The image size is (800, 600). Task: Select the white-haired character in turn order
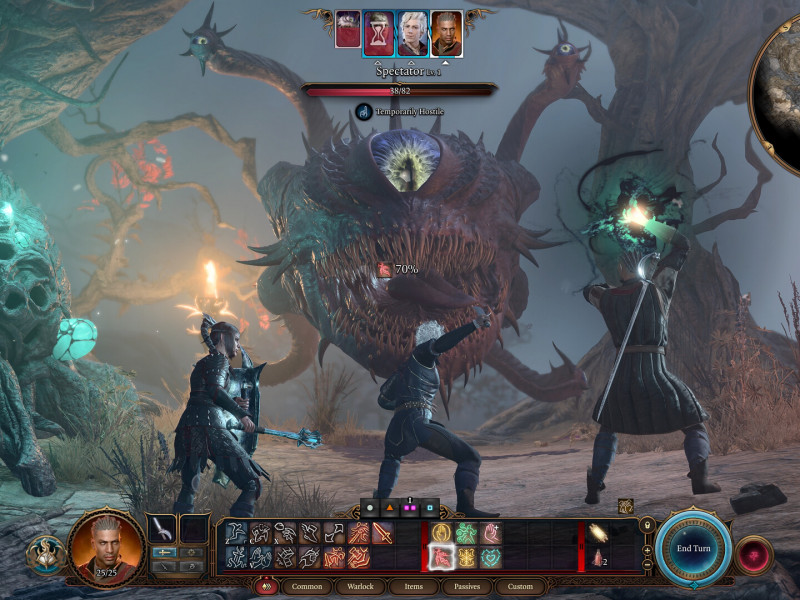(412, 33)
